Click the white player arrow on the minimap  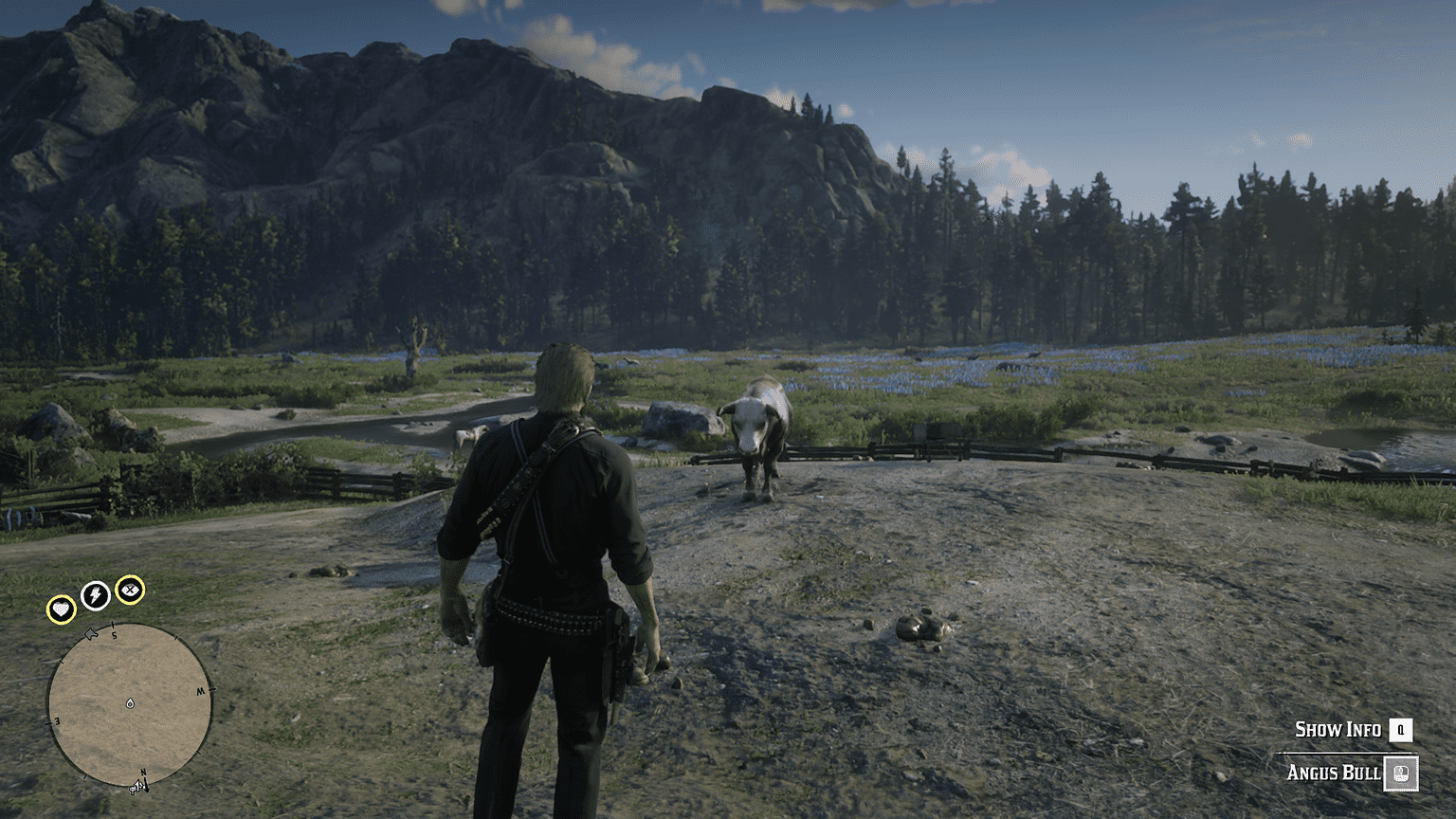point(91,633)
